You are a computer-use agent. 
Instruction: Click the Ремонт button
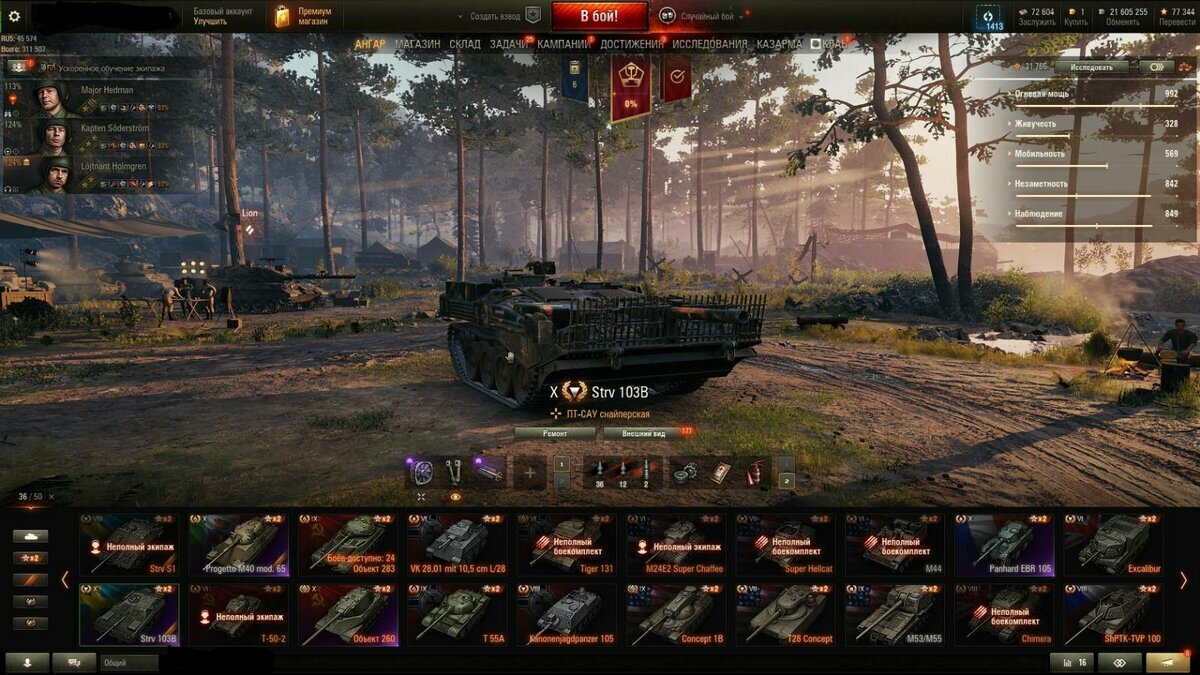pyautogui.click(x=555, y=433)
